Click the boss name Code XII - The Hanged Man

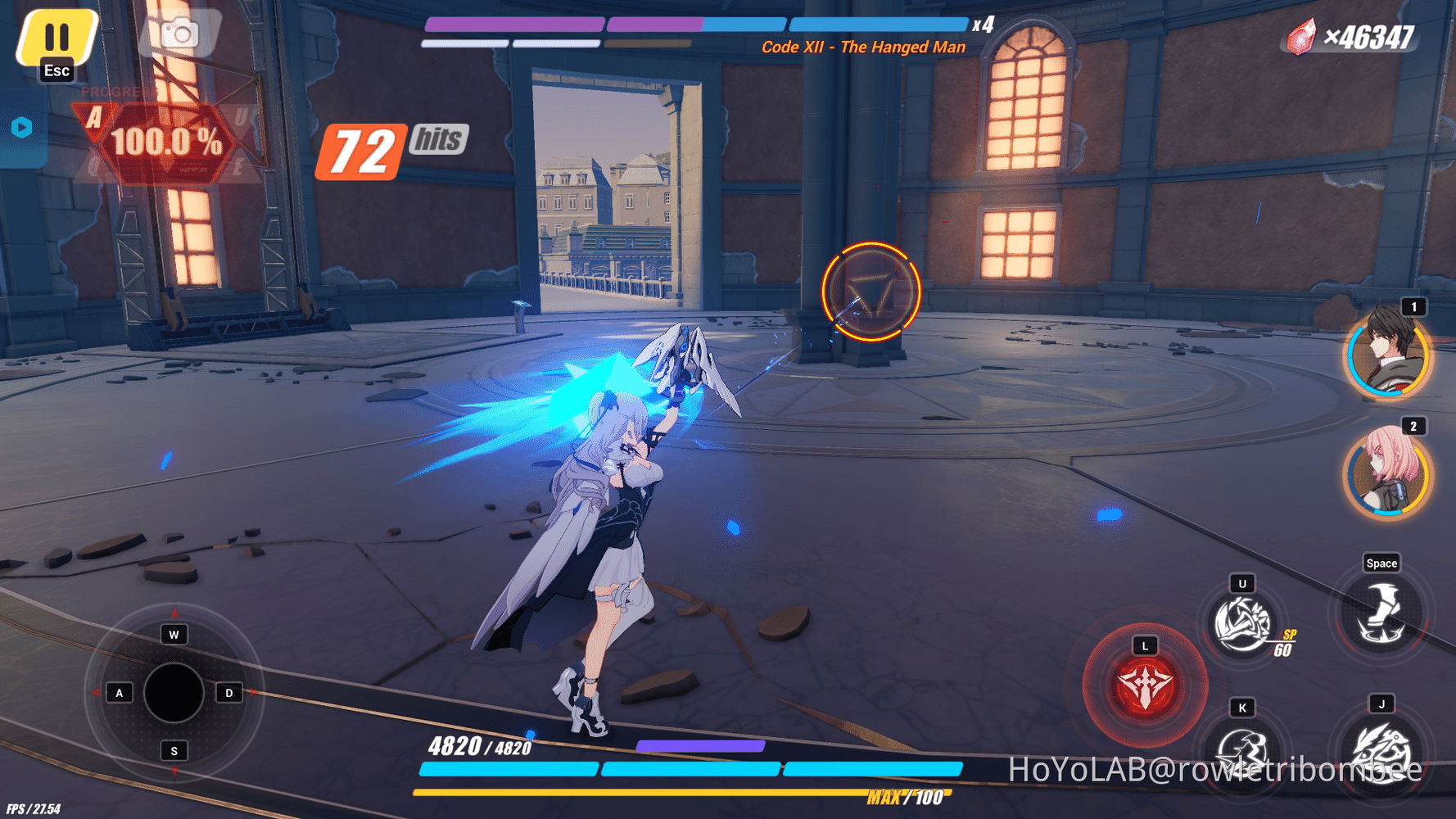click(x=862, y=47)
